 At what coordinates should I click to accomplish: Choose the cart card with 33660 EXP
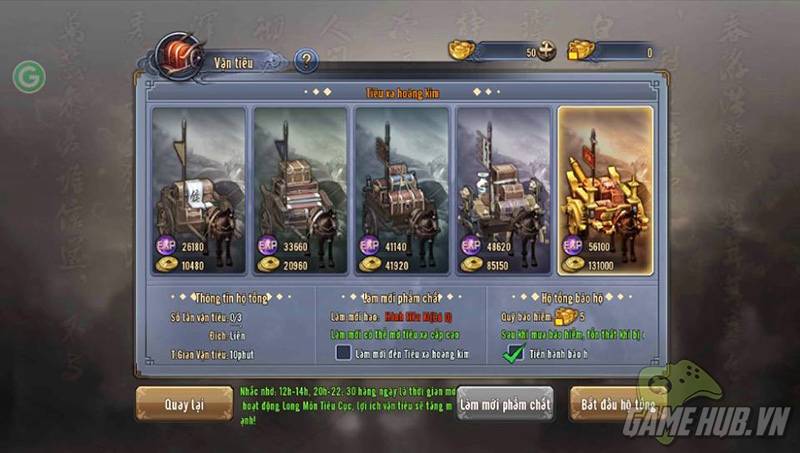click(300, 190)
